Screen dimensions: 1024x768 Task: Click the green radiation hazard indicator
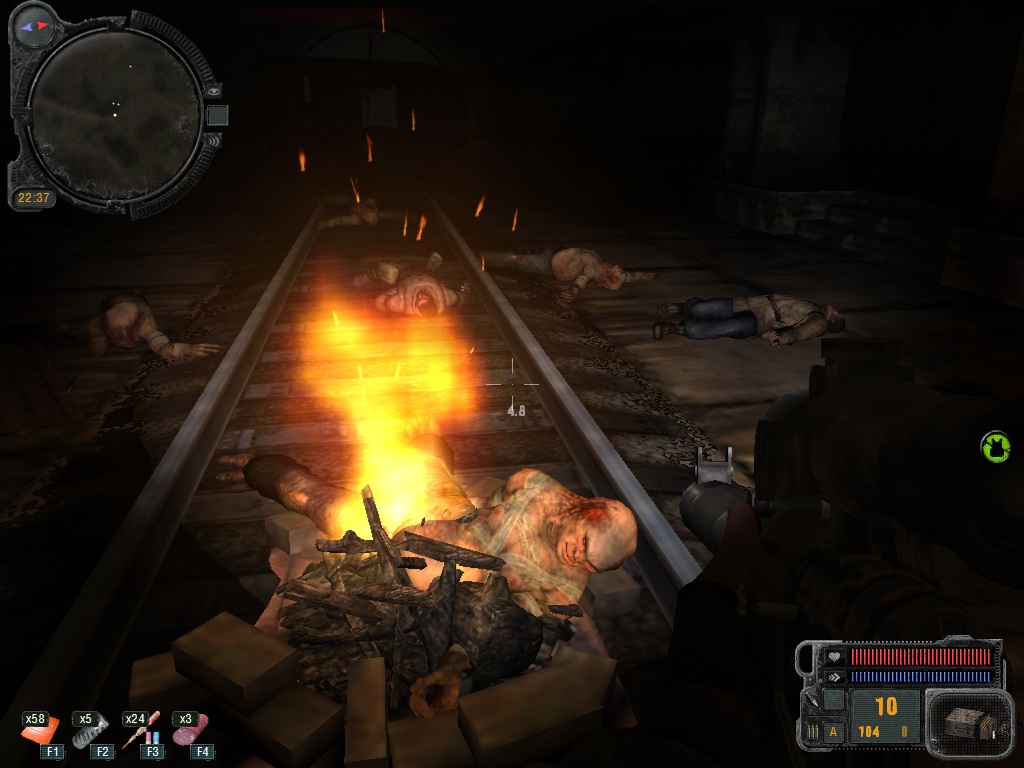pos(995,446)
